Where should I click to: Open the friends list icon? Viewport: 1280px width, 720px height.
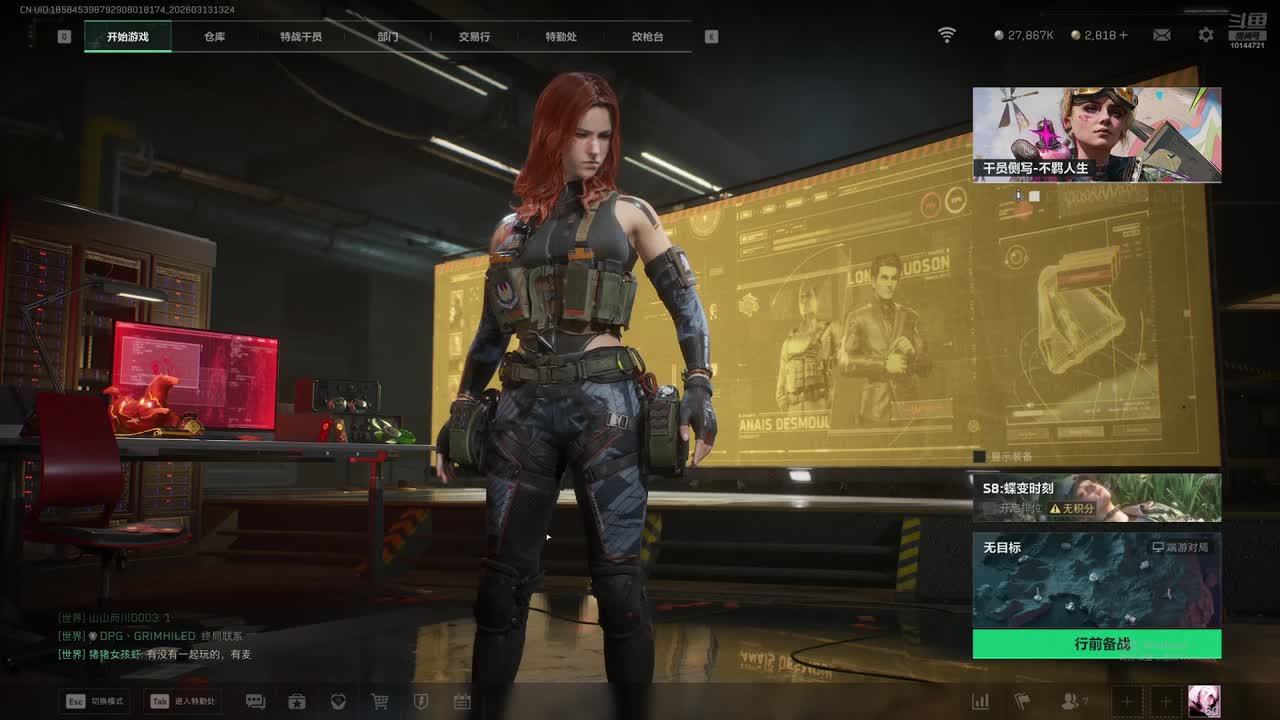click(x=1071, y=702)
